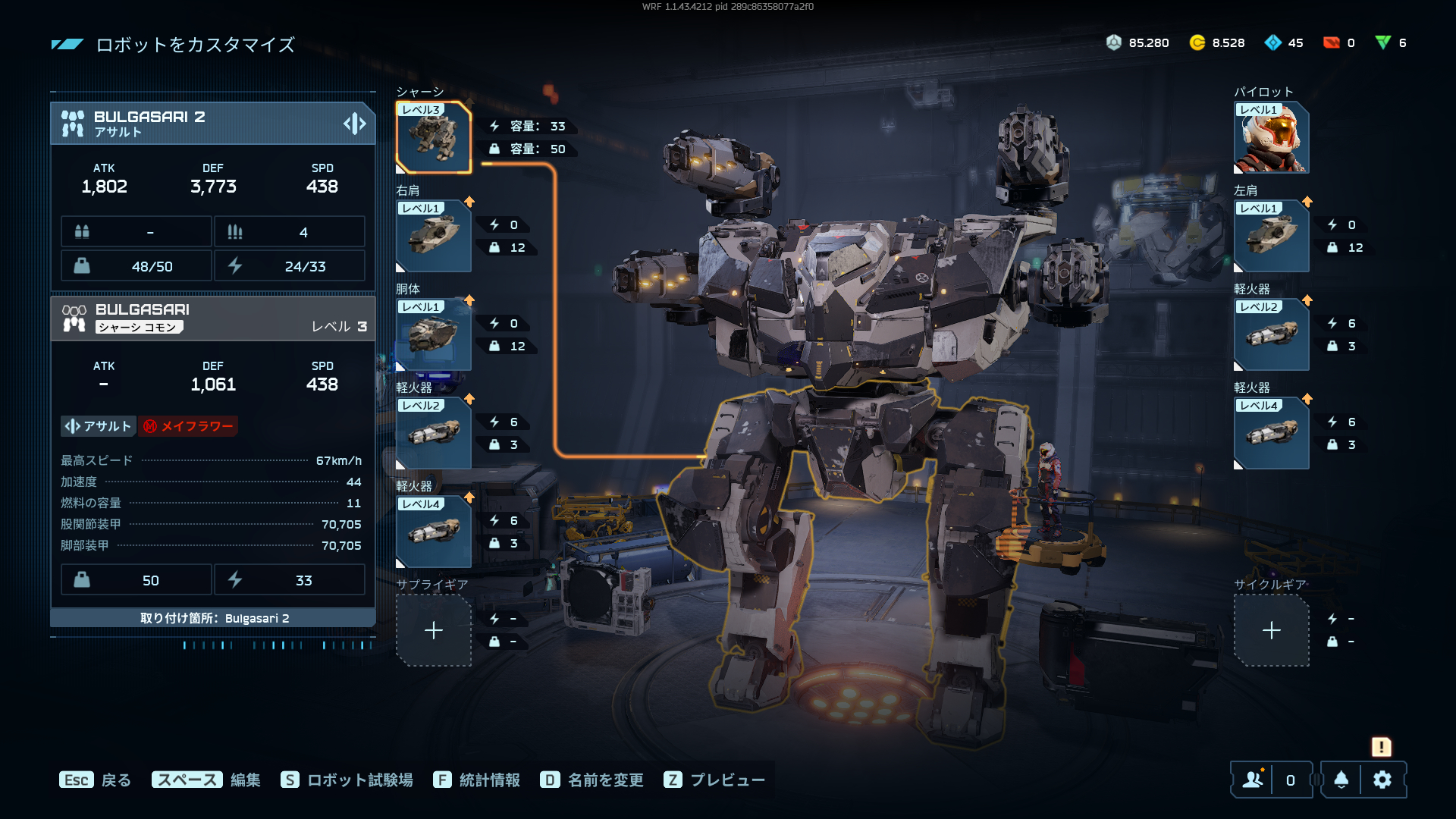1456x819 pixels.
Task: Open the robot test range (ロボット試験場)
Action: click(347, 780)
